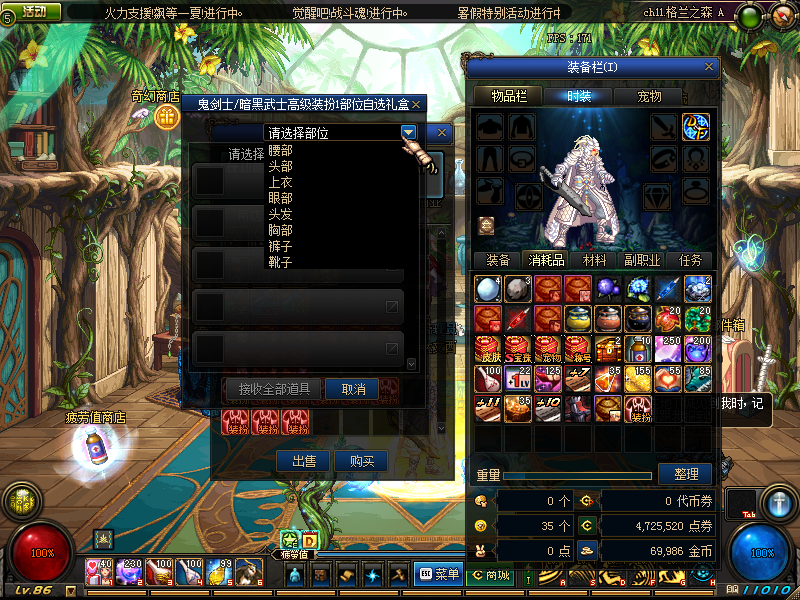Viewport: 800px width, 600px height.
Task: Choose the 裤子 option
Action: click(281, 247)
